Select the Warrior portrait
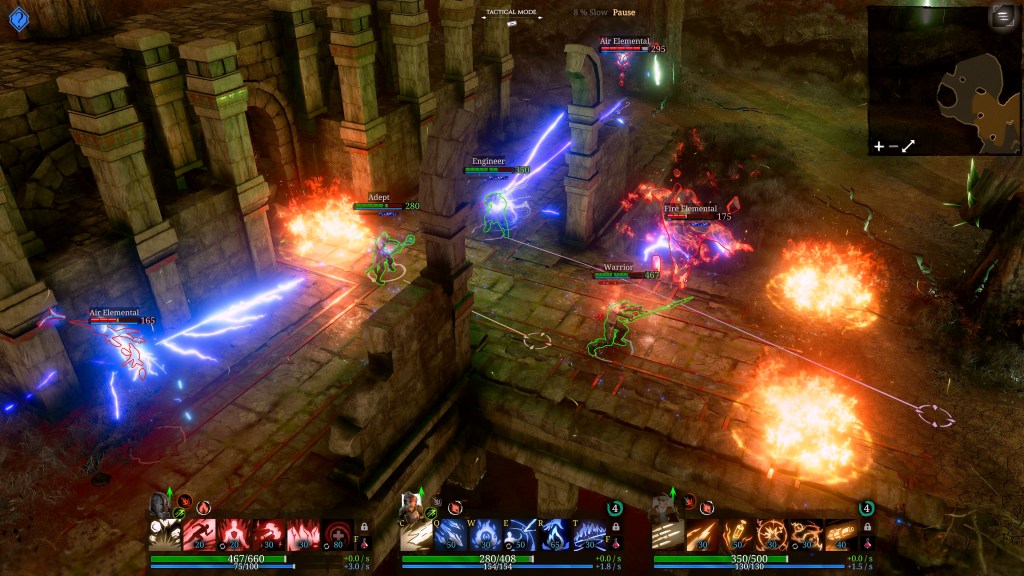The width and height of the screenshot is (1024, 576). coord(162,505)
